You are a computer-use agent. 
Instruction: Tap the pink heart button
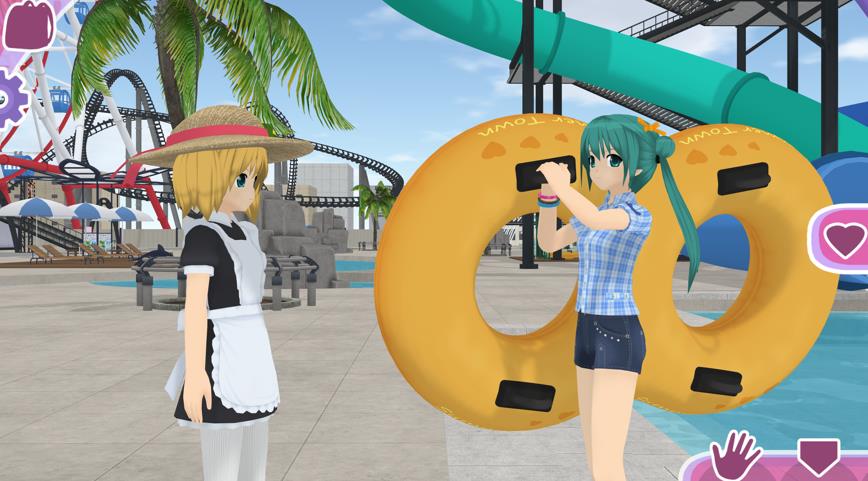[845, 239]
